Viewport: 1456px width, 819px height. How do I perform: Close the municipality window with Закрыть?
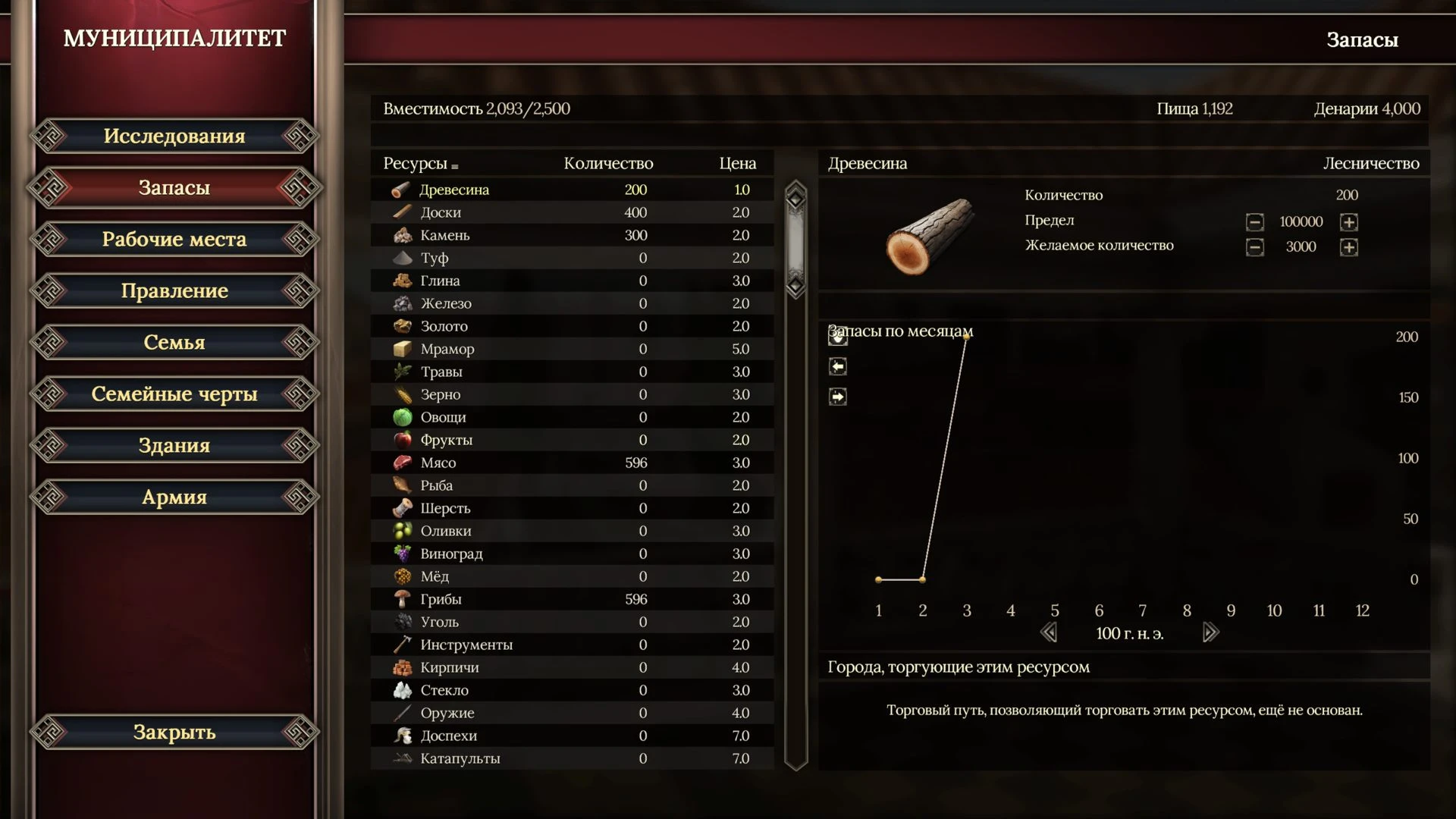(x=174, y=733)
